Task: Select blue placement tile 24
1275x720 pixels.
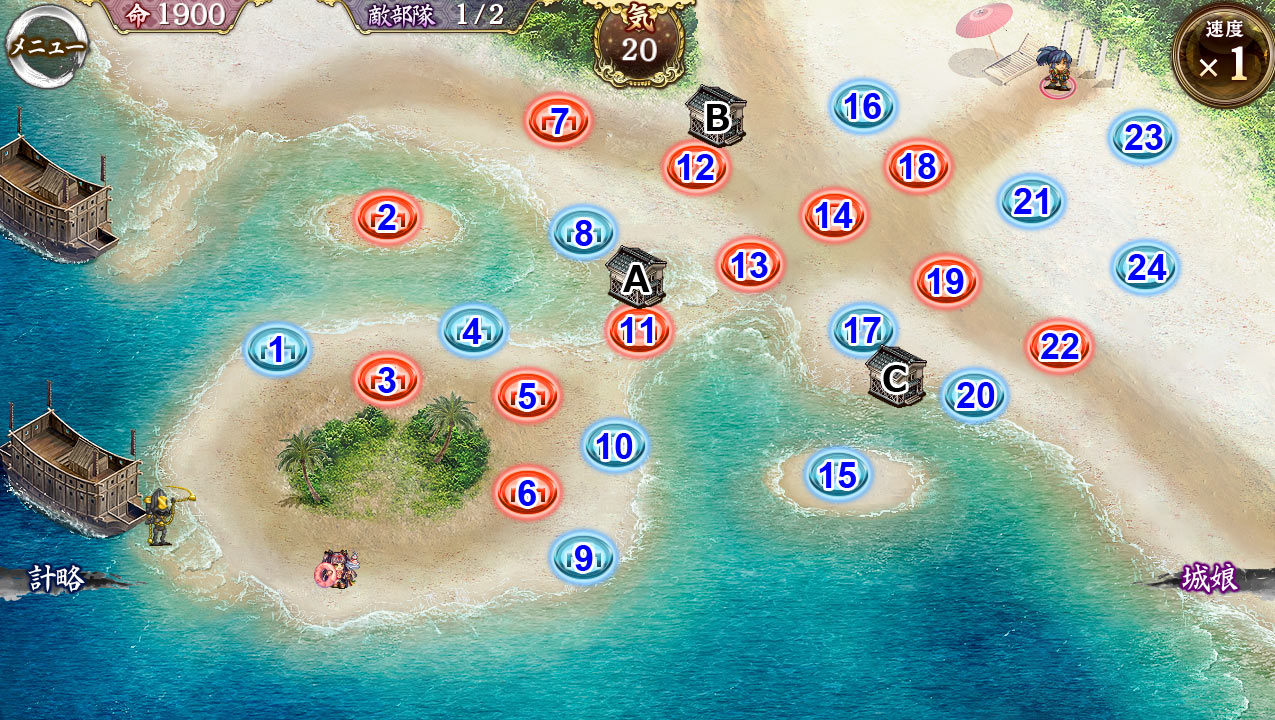Action: 1146,267
